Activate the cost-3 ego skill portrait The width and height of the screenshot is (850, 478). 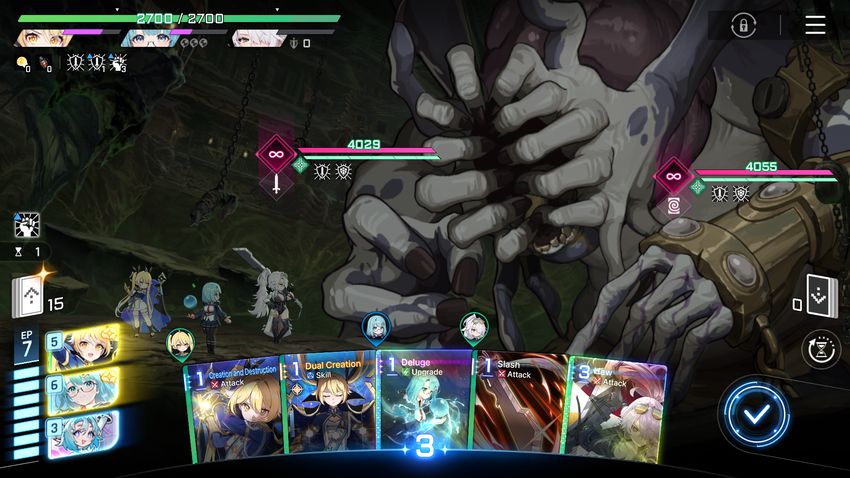click(80, 433)
